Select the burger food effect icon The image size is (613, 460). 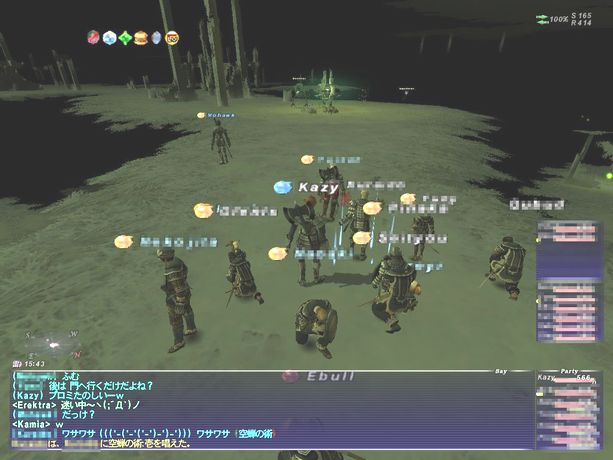pyautogui.click(x=141, y=38)
